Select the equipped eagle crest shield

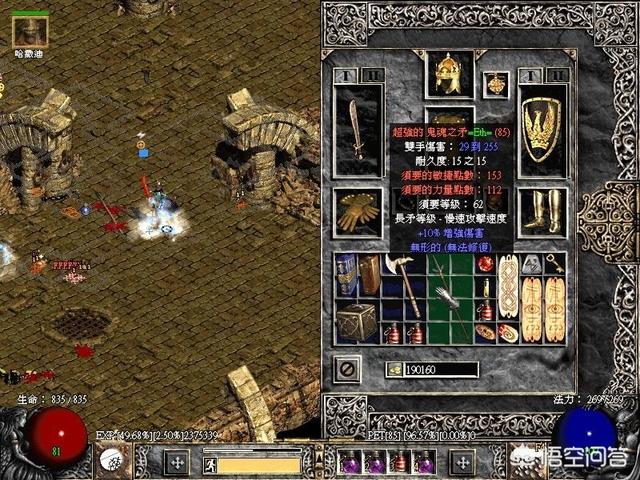[542, 129]
